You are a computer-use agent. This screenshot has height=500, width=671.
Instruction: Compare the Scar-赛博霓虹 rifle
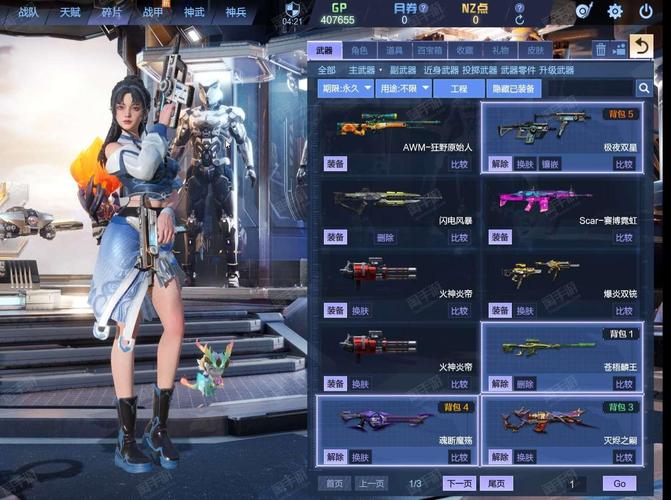(624, 237)
